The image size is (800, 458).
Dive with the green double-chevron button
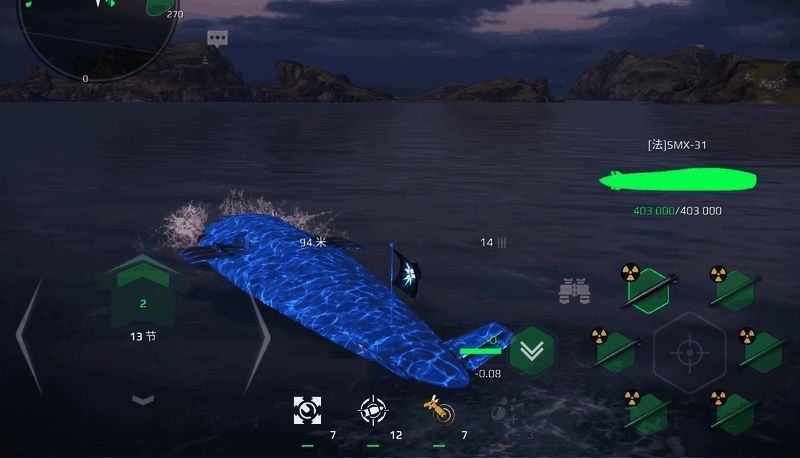click(x=532, y=350)
